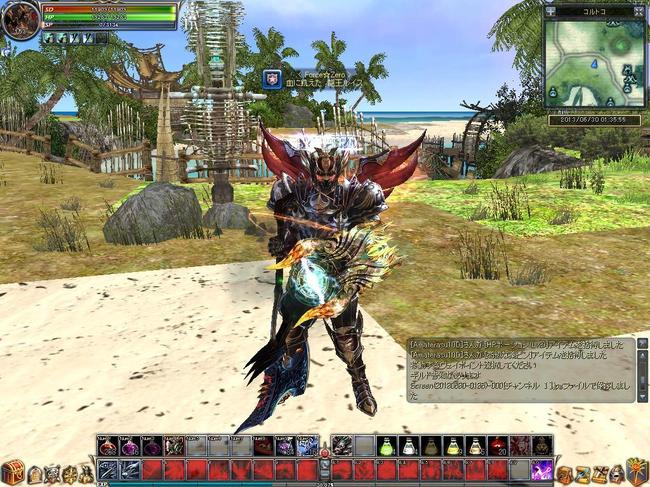Activate the purple lightning skill slot
Image resolution: width=650 pixels, height=487 pixels.
(542, 469)
